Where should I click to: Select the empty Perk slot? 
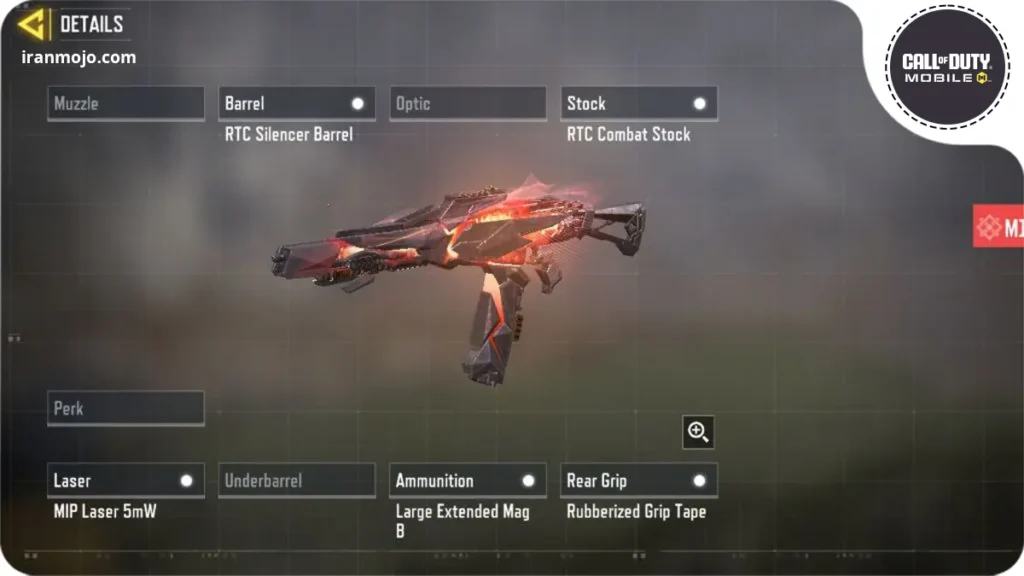click(126, 408)
